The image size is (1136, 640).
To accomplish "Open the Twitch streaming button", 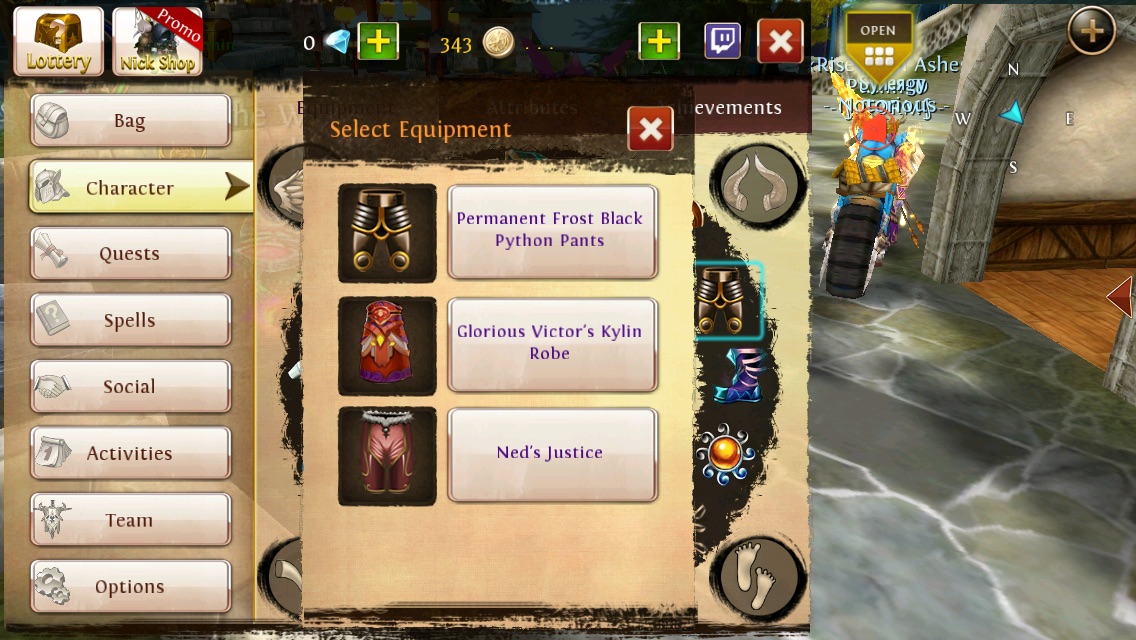I will [x=722, y=42].
